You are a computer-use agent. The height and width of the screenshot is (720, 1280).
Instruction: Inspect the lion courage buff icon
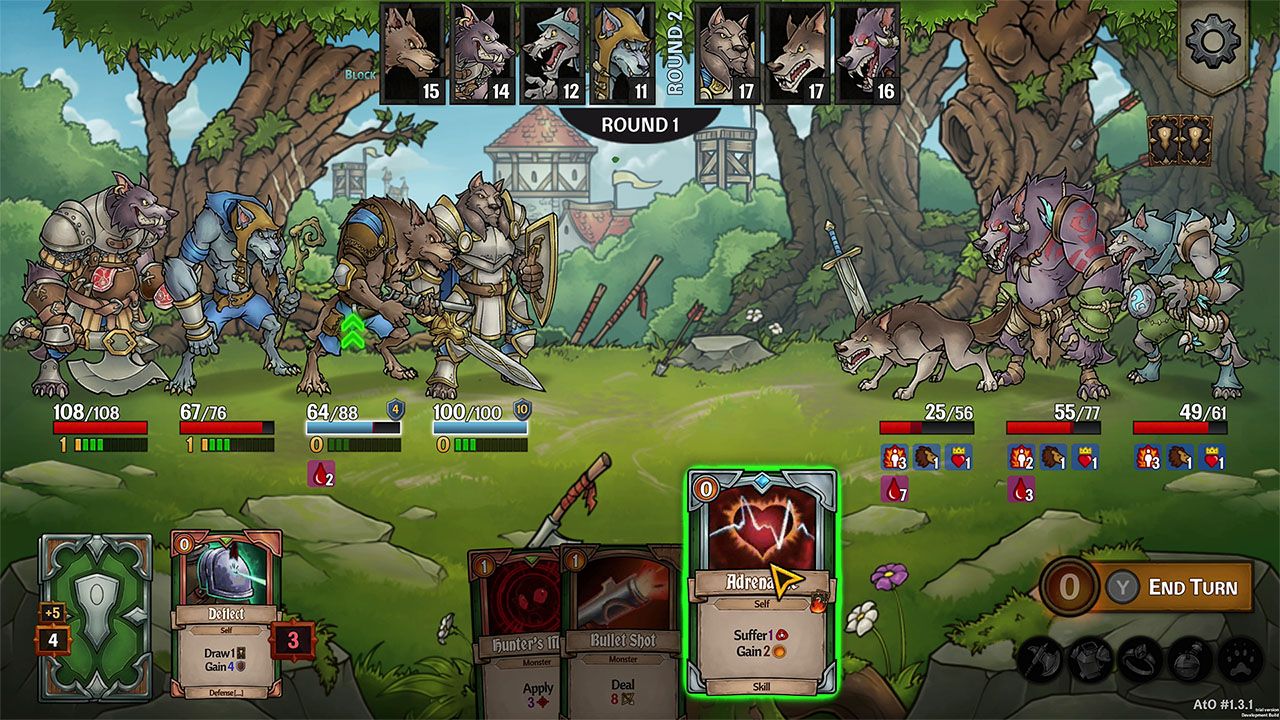tap(925, 455)
